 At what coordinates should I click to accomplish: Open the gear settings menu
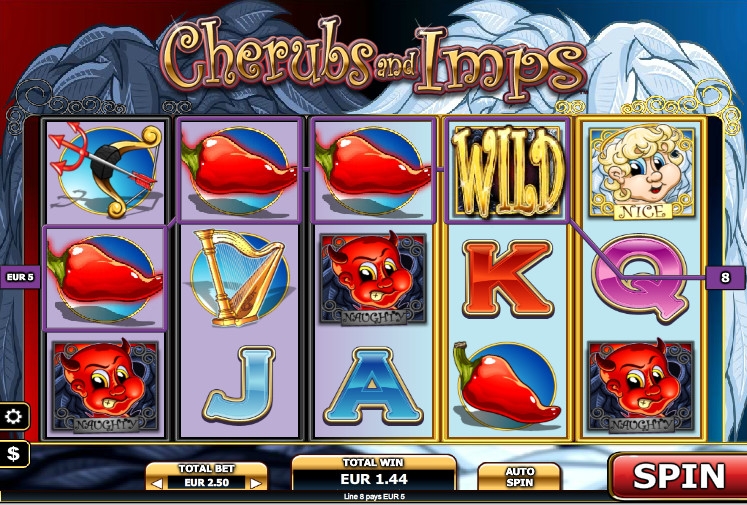coord(15,416)
